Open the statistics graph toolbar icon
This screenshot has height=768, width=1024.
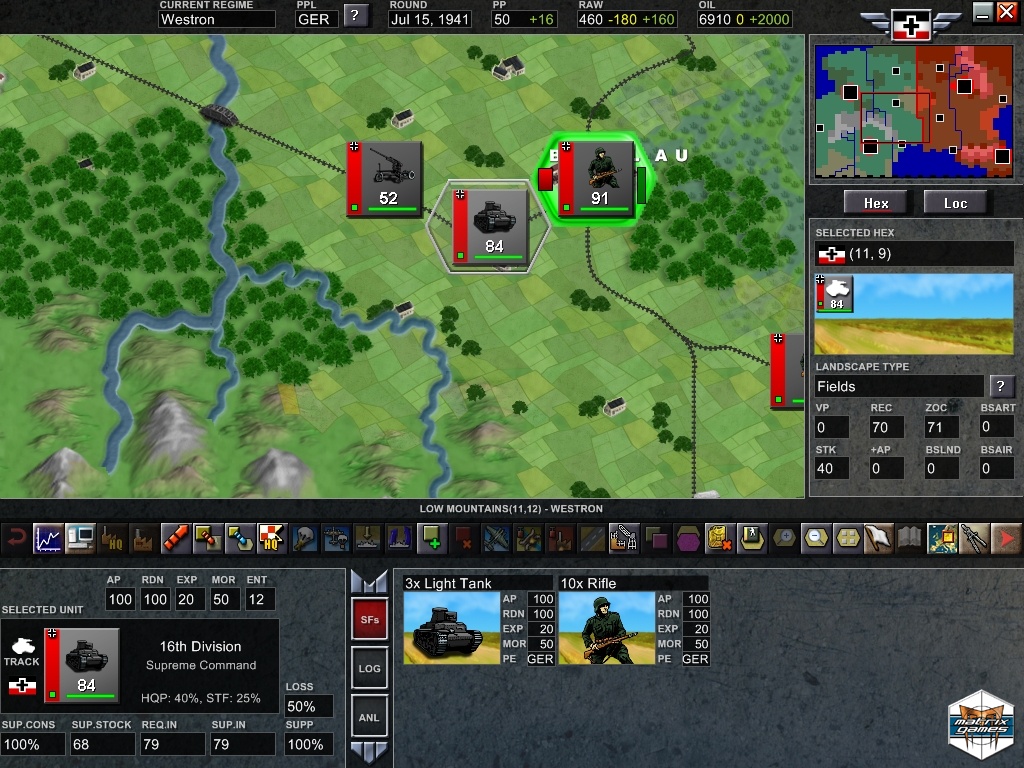pos(48,538)
